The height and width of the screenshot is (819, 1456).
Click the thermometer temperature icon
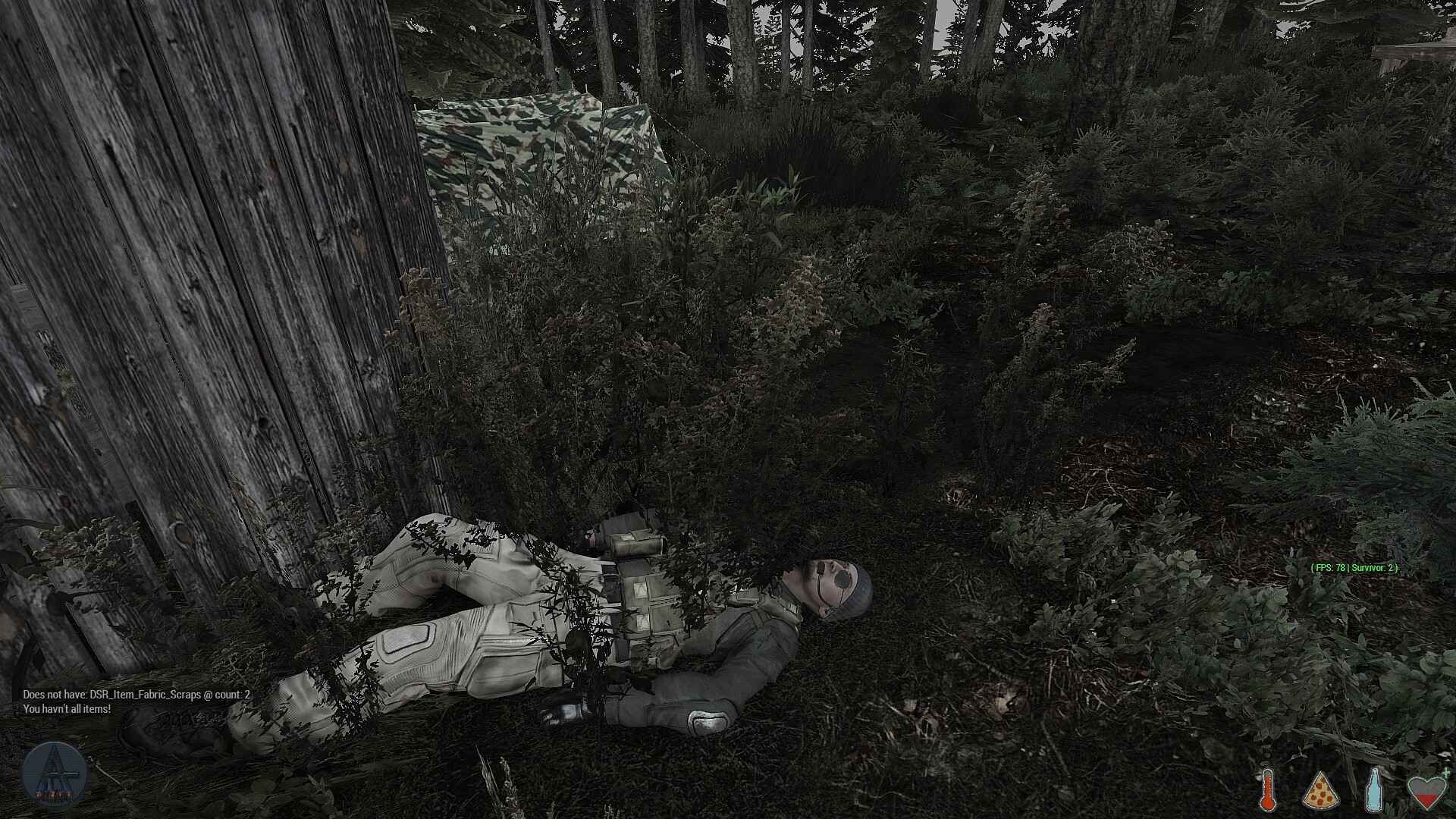click(x=1266, y=789)
